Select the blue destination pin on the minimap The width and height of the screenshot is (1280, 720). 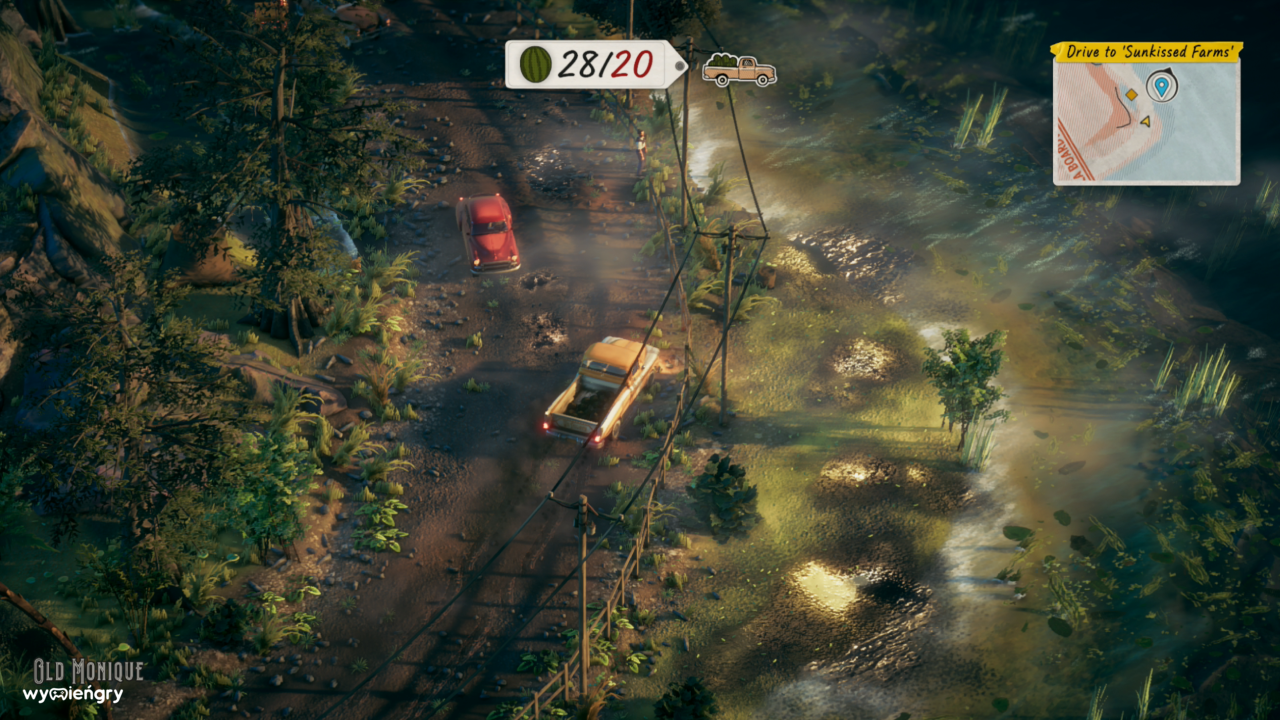(1161, 86)
